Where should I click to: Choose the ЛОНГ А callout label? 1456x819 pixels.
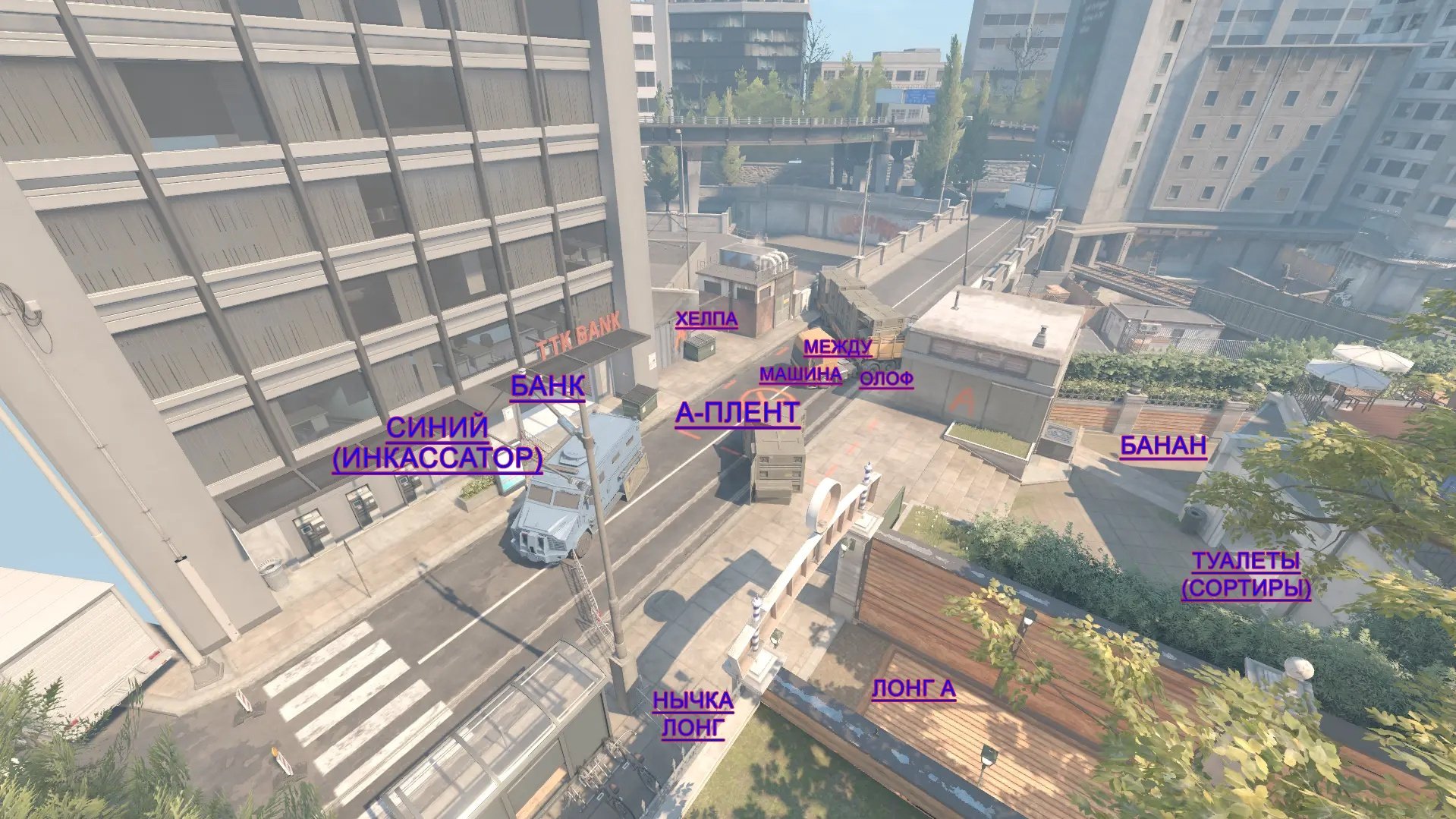(914, 688)
